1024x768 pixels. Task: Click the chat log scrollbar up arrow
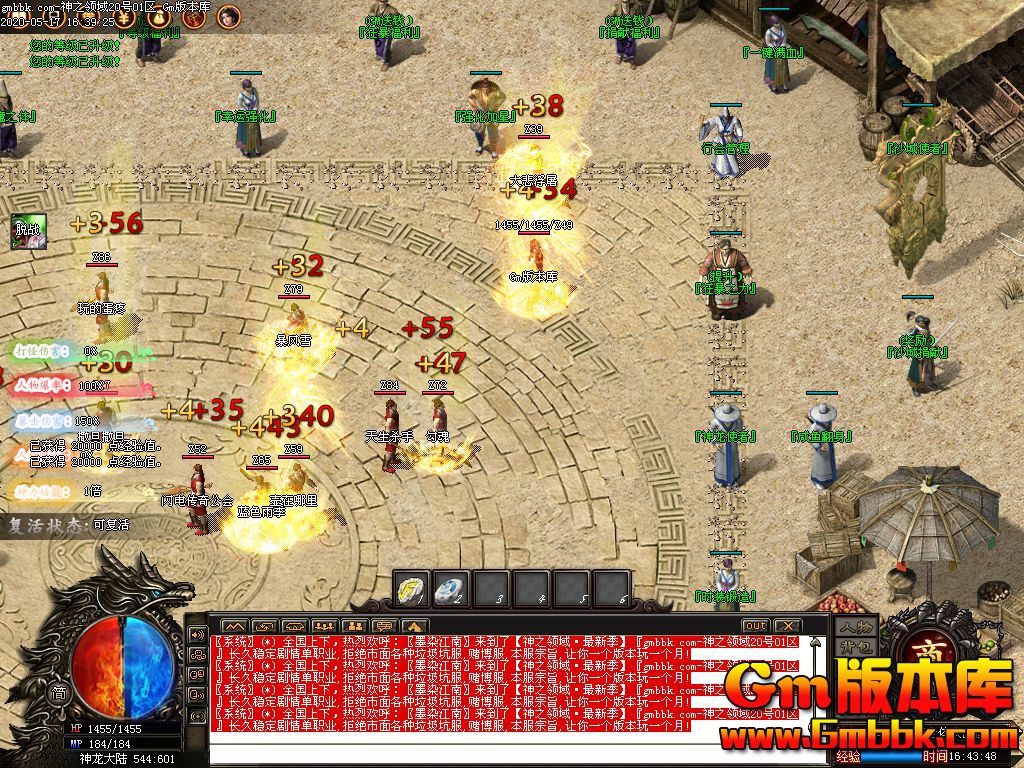pos(816,641)
